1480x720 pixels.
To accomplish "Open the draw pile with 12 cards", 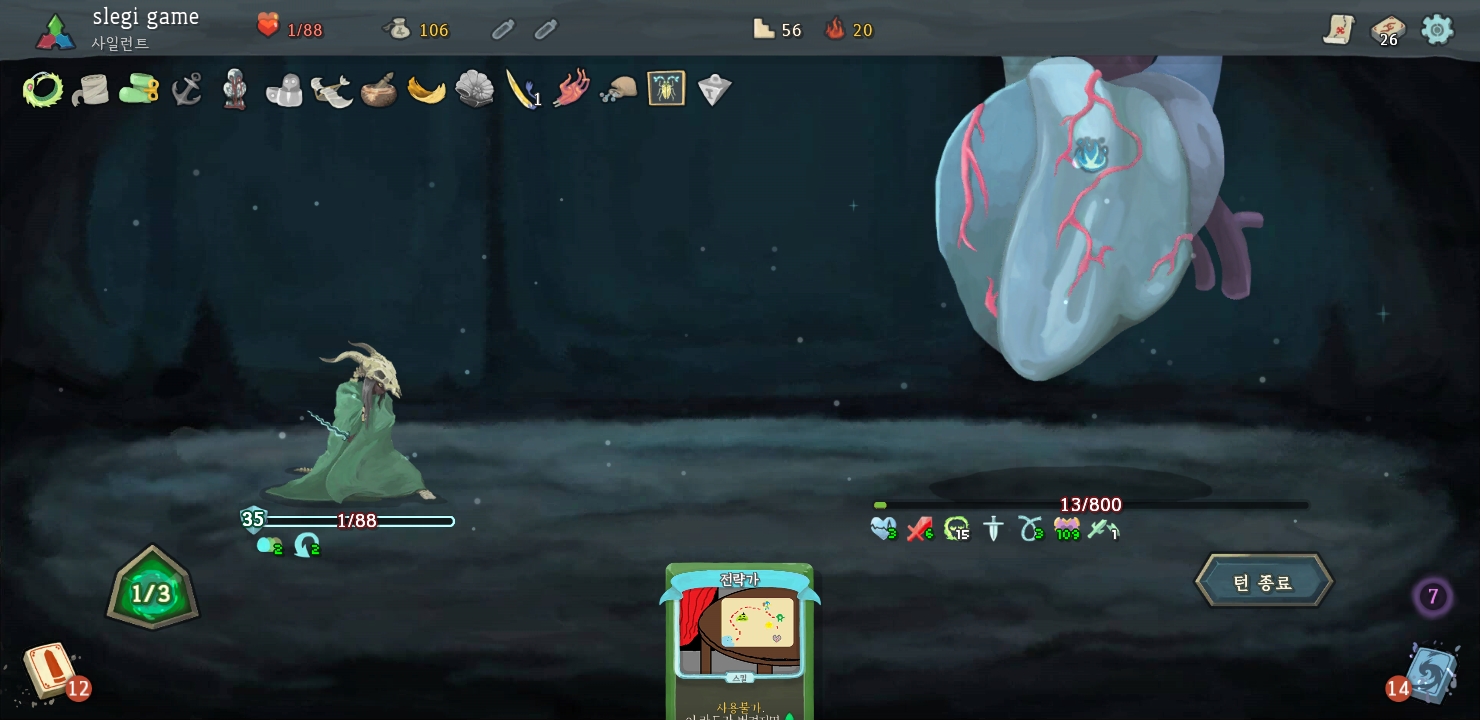I will pos(50,670).
